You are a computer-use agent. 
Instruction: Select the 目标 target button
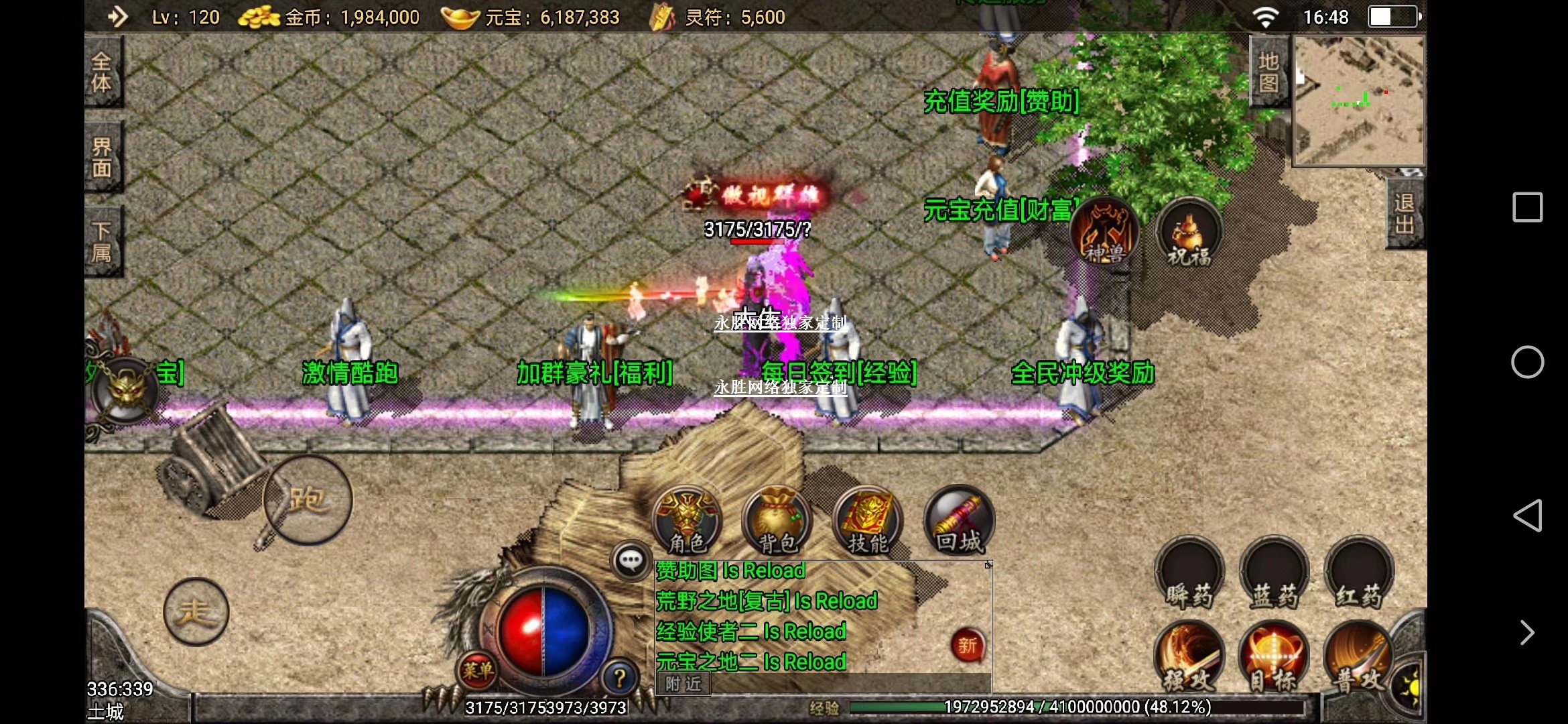click(1274, 657)
